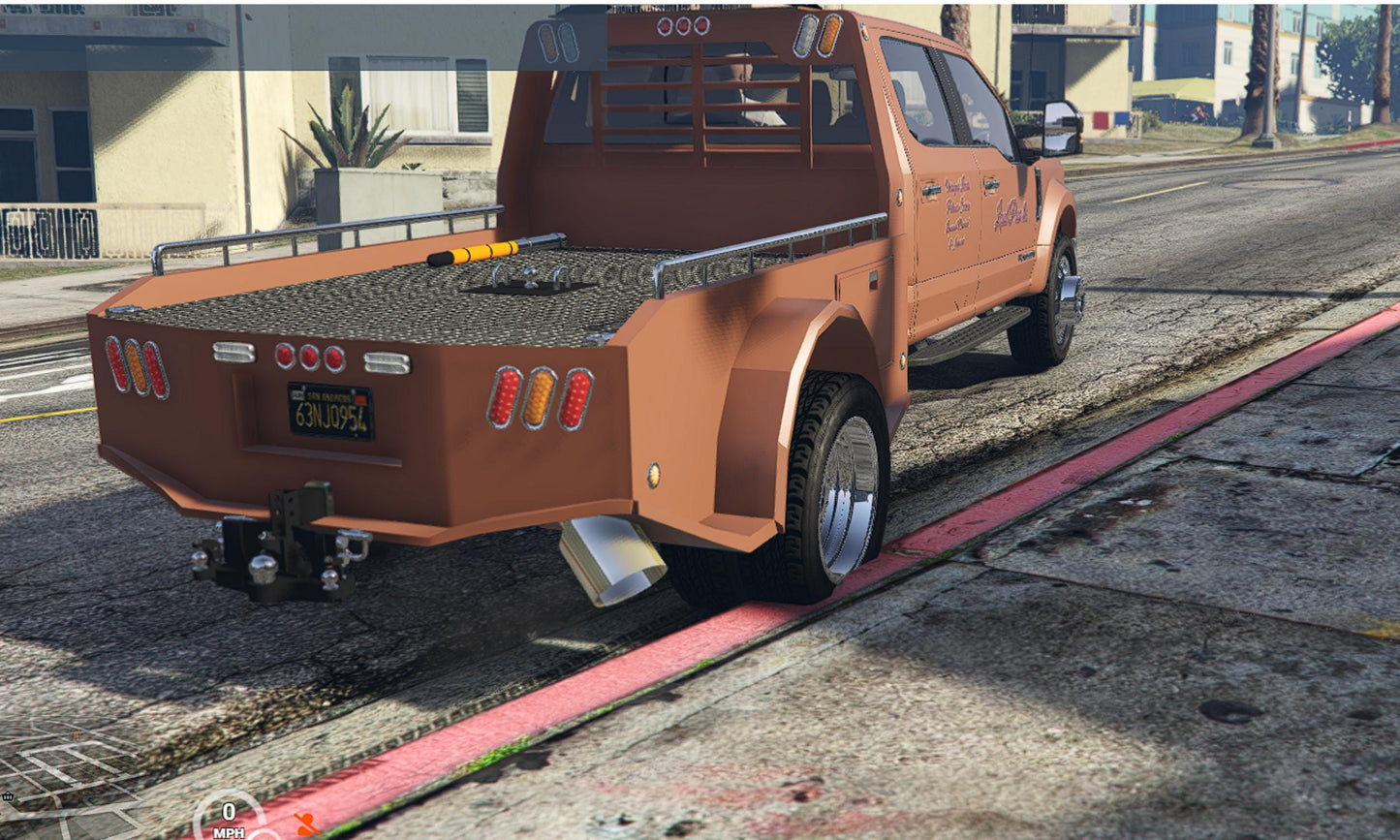Select the shop basket marker on the minimap
The width and height of the screenshot is (1400, 840).
pos(8,796)
